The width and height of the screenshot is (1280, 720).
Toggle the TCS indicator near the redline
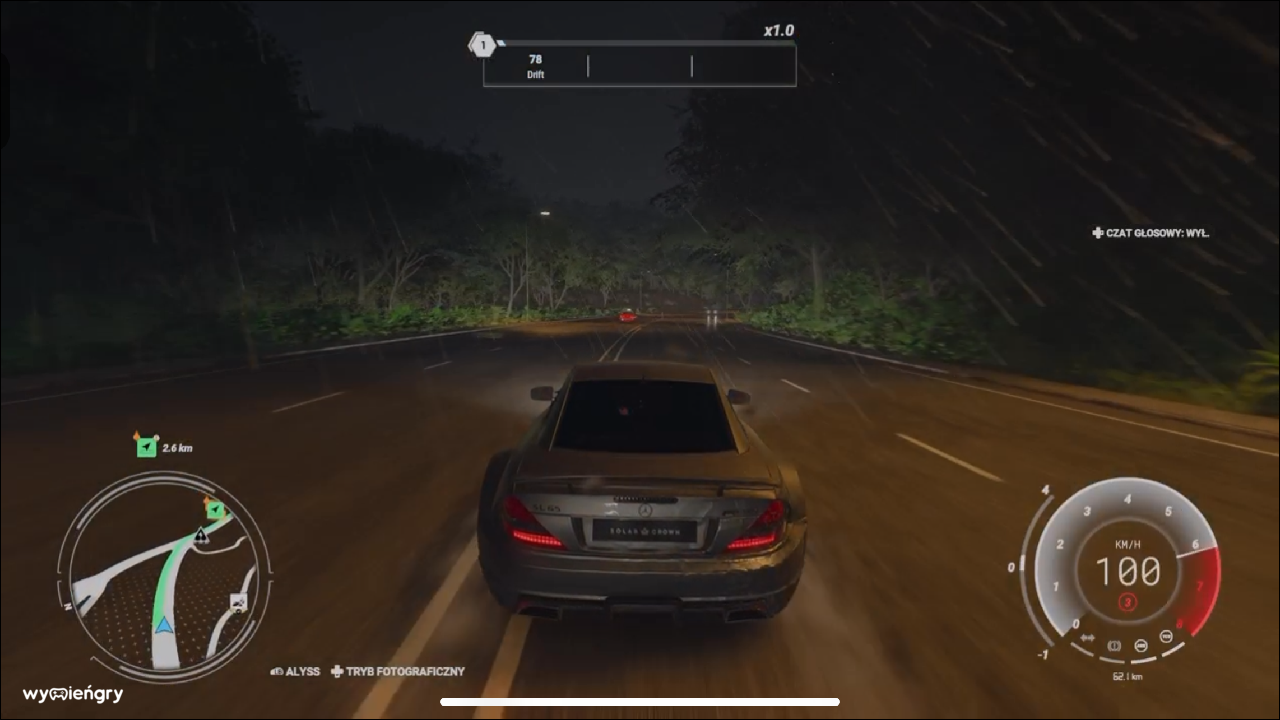[x=1166, y=637]
